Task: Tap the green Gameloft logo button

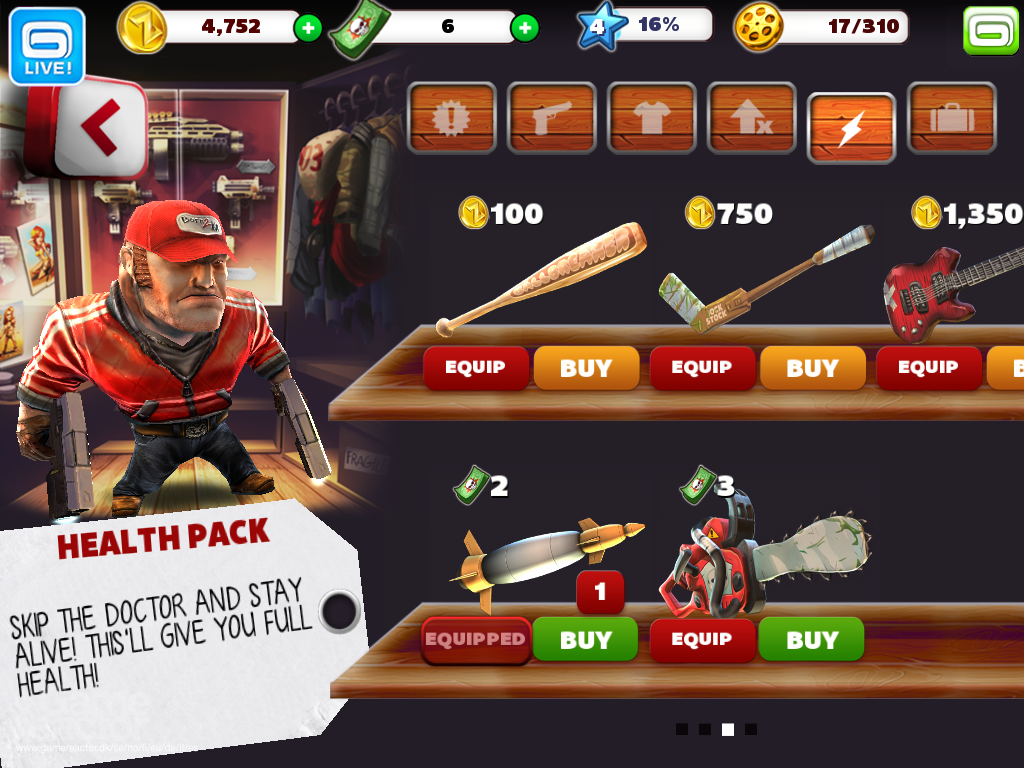Action: click(990, 31)
